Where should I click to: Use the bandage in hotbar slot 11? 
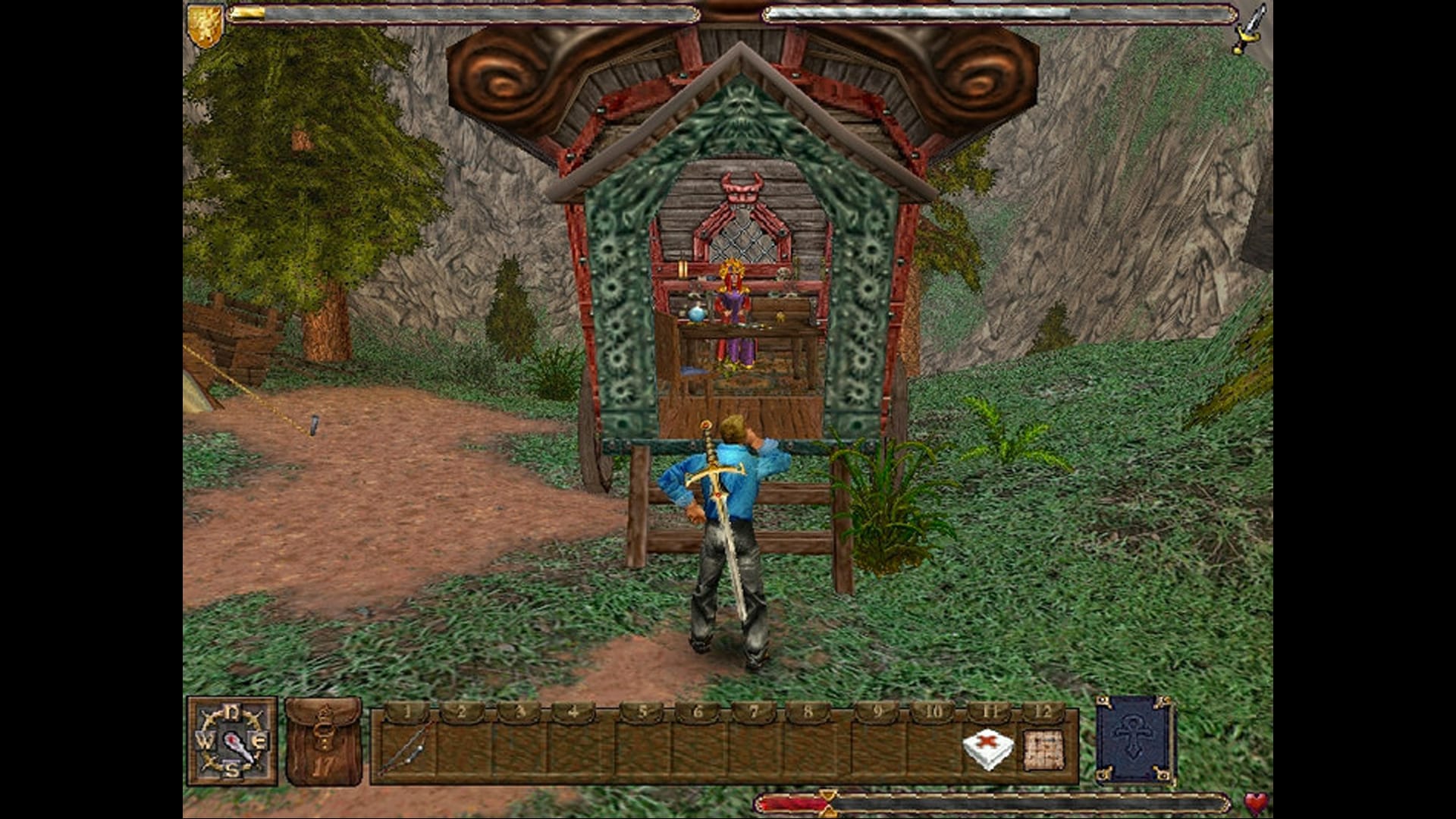987,748
